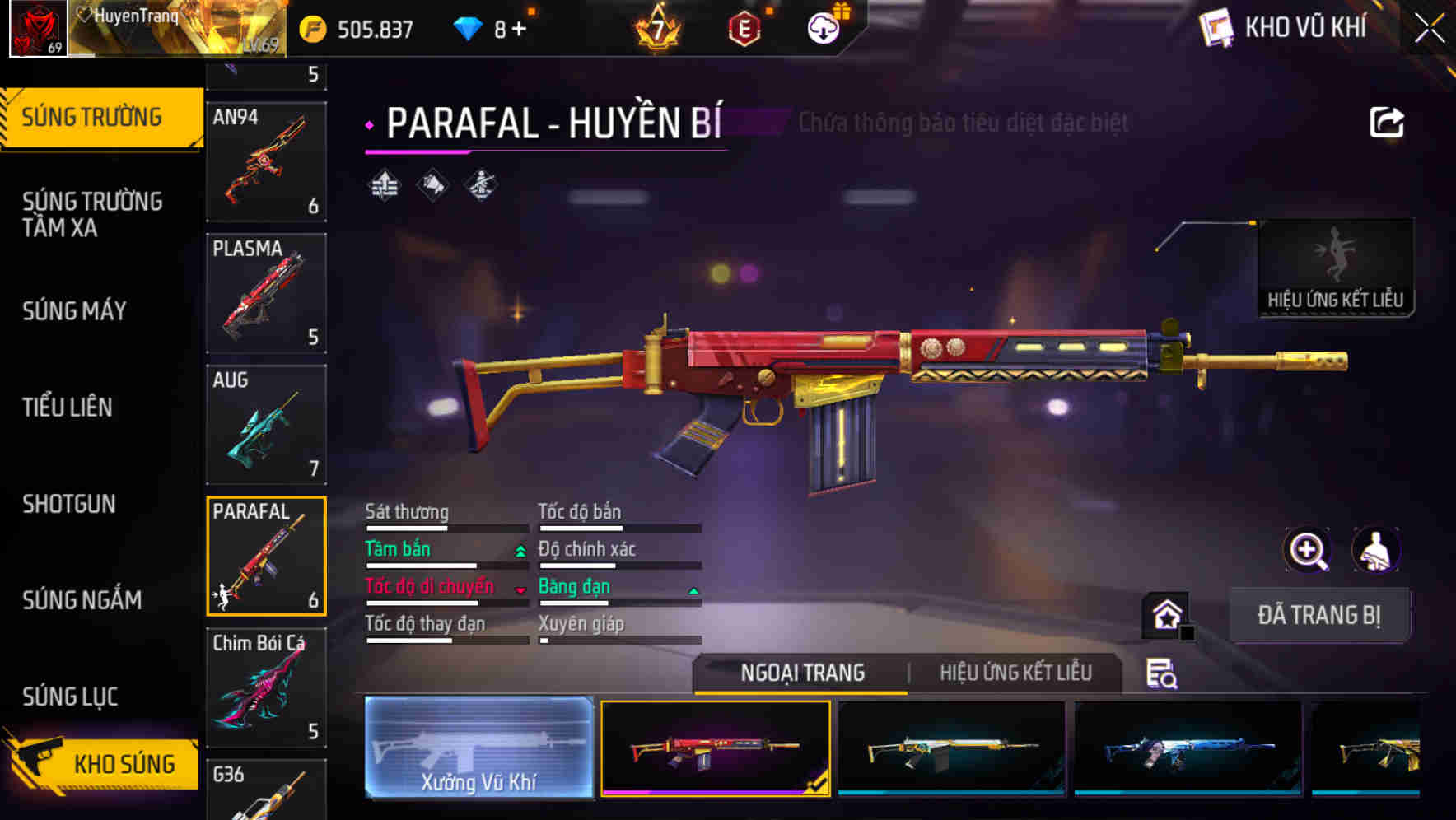Select the rank badge showing number 7

pyautogui.click(x=656, y=27)
